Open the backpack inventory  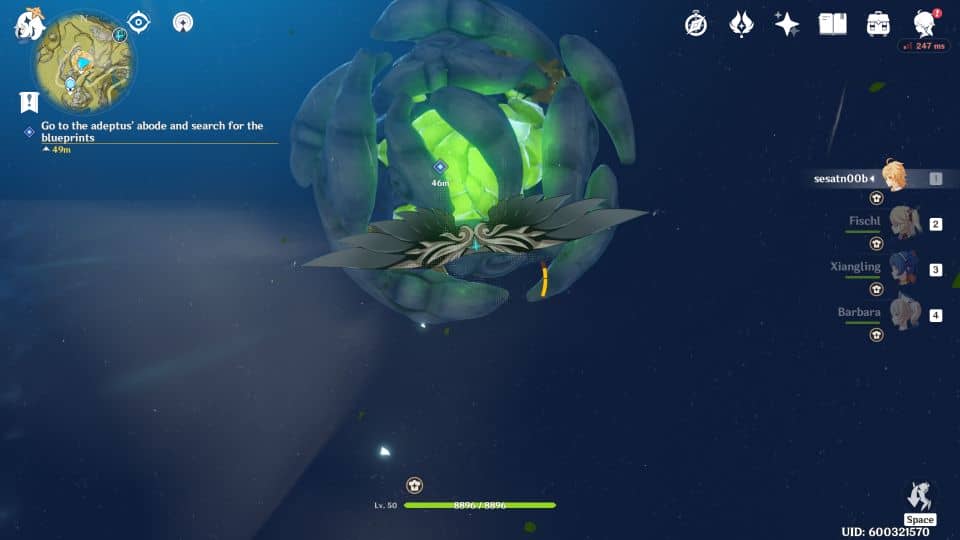pyautogui.click(x=878, y=24)
